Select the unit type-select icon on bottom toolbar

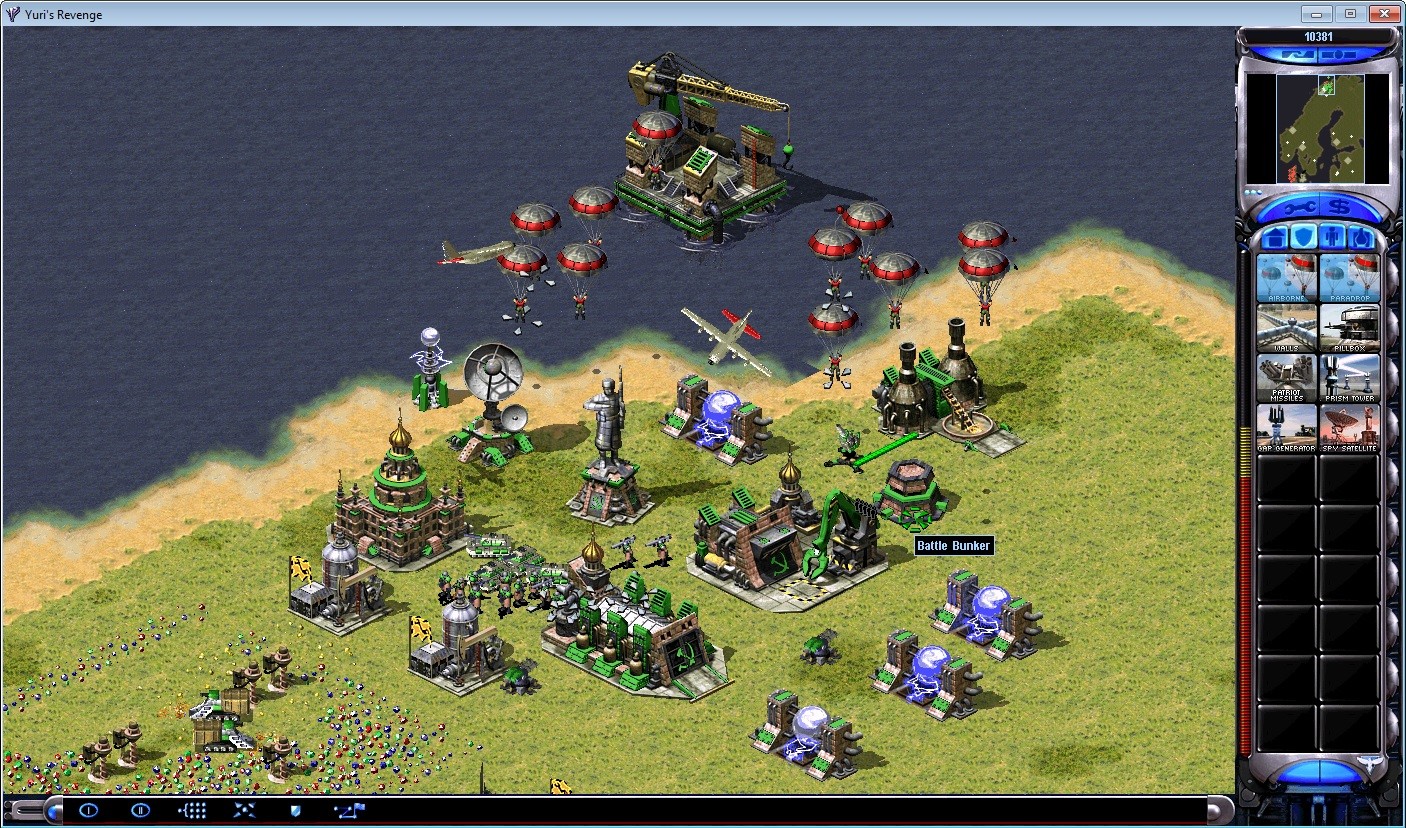tap(192, 811)
